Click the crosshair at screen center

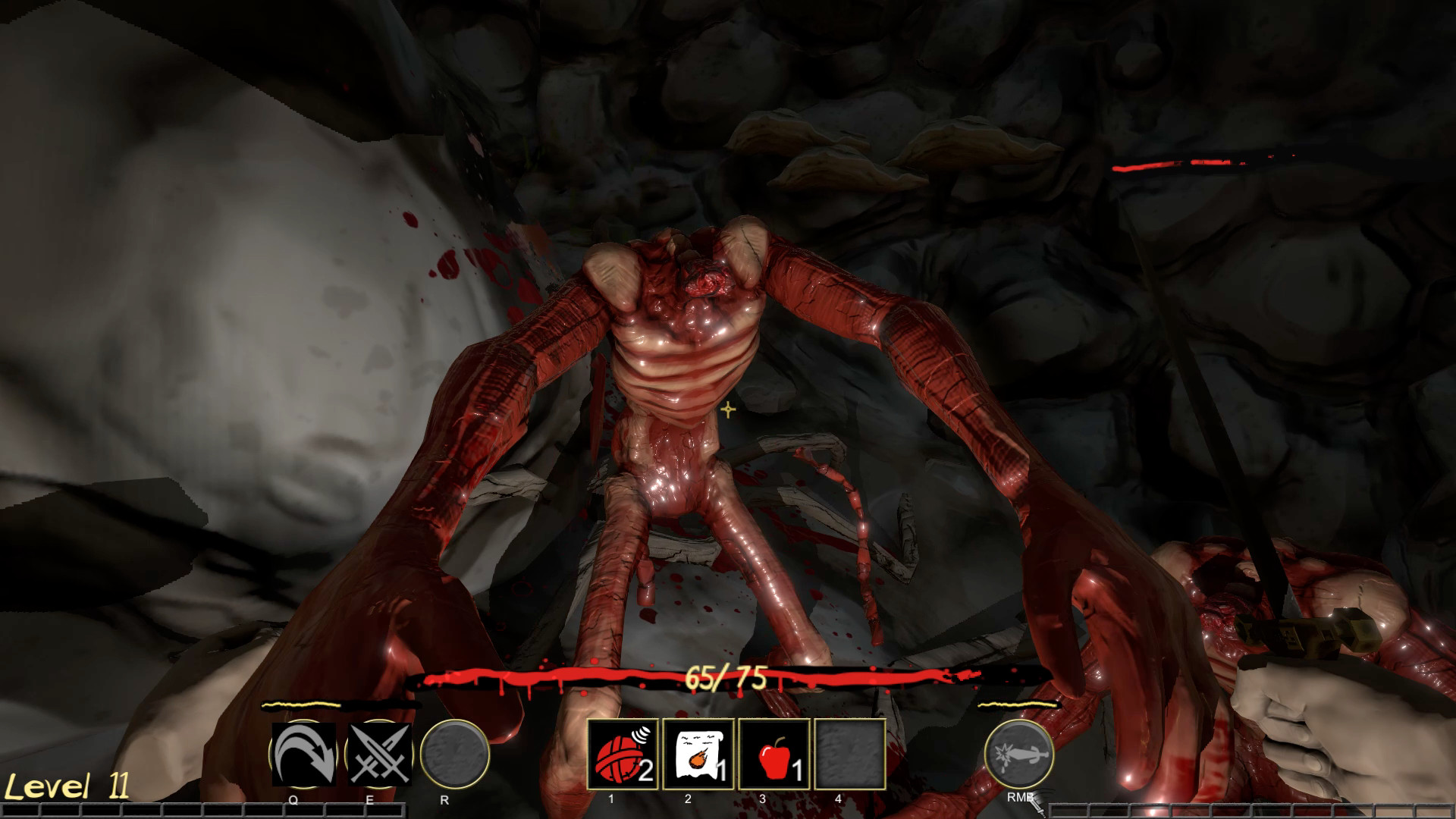tap(727, 408)
